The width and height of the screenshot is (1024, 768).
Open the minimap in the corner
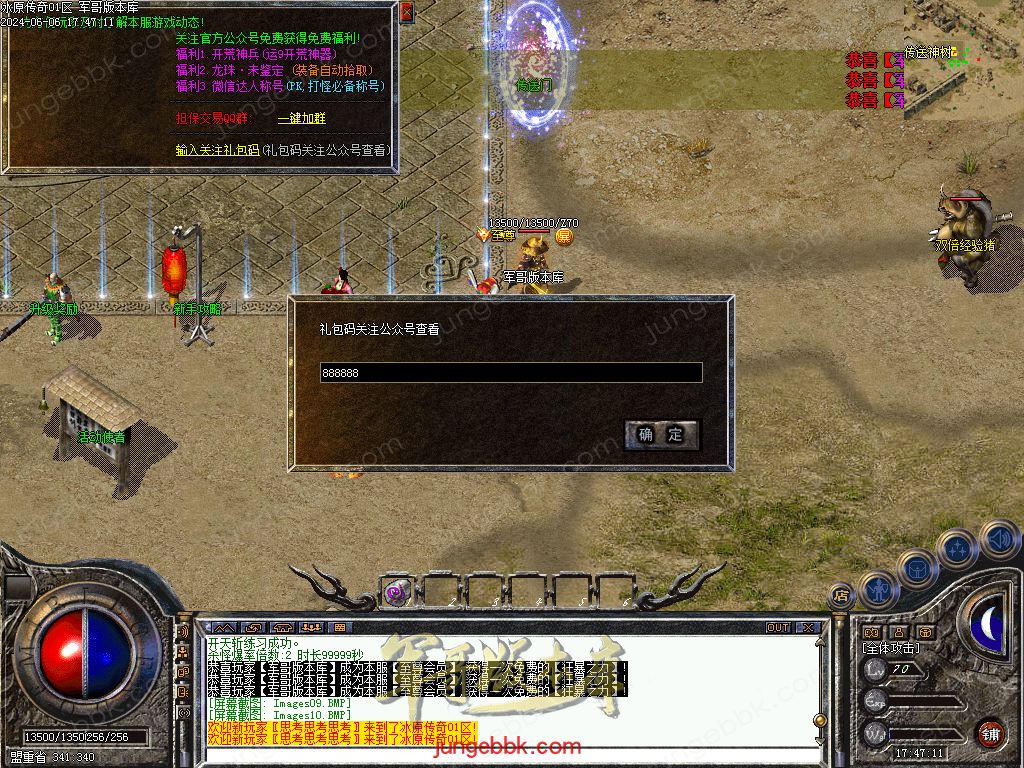(x=964, y=55)
